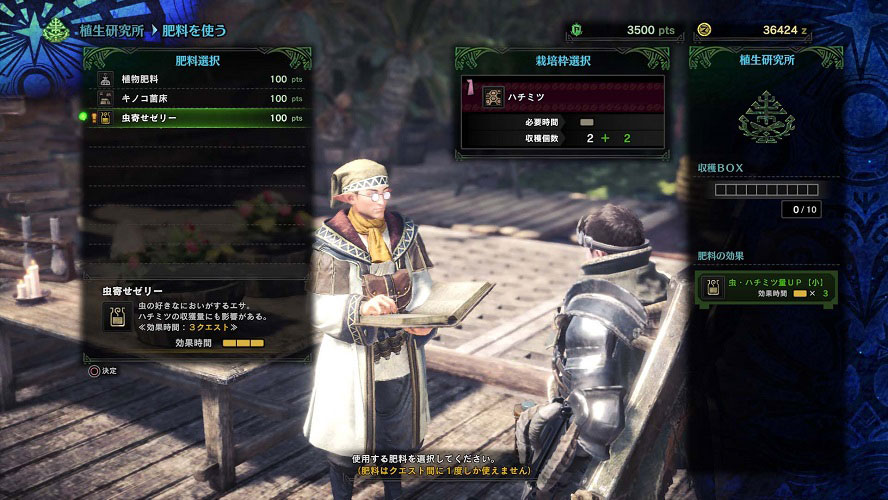Pick the highlighted 虫寄せゼリー fertilizer
The width and height of the screenshot is (888, 500).
[x=198, y=118]
